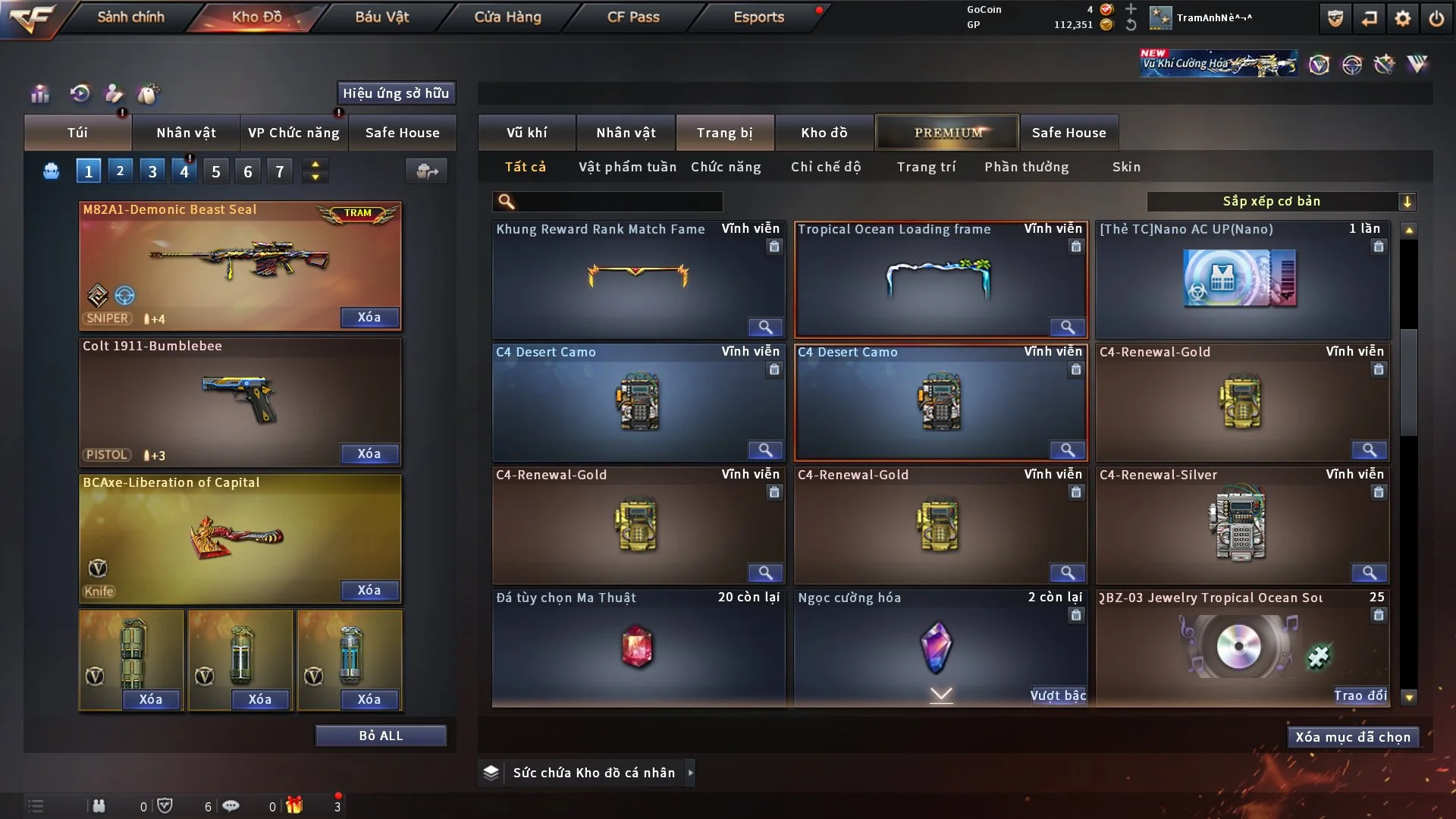Select the C4-Renewal-Silver item

coord(1242,525)
